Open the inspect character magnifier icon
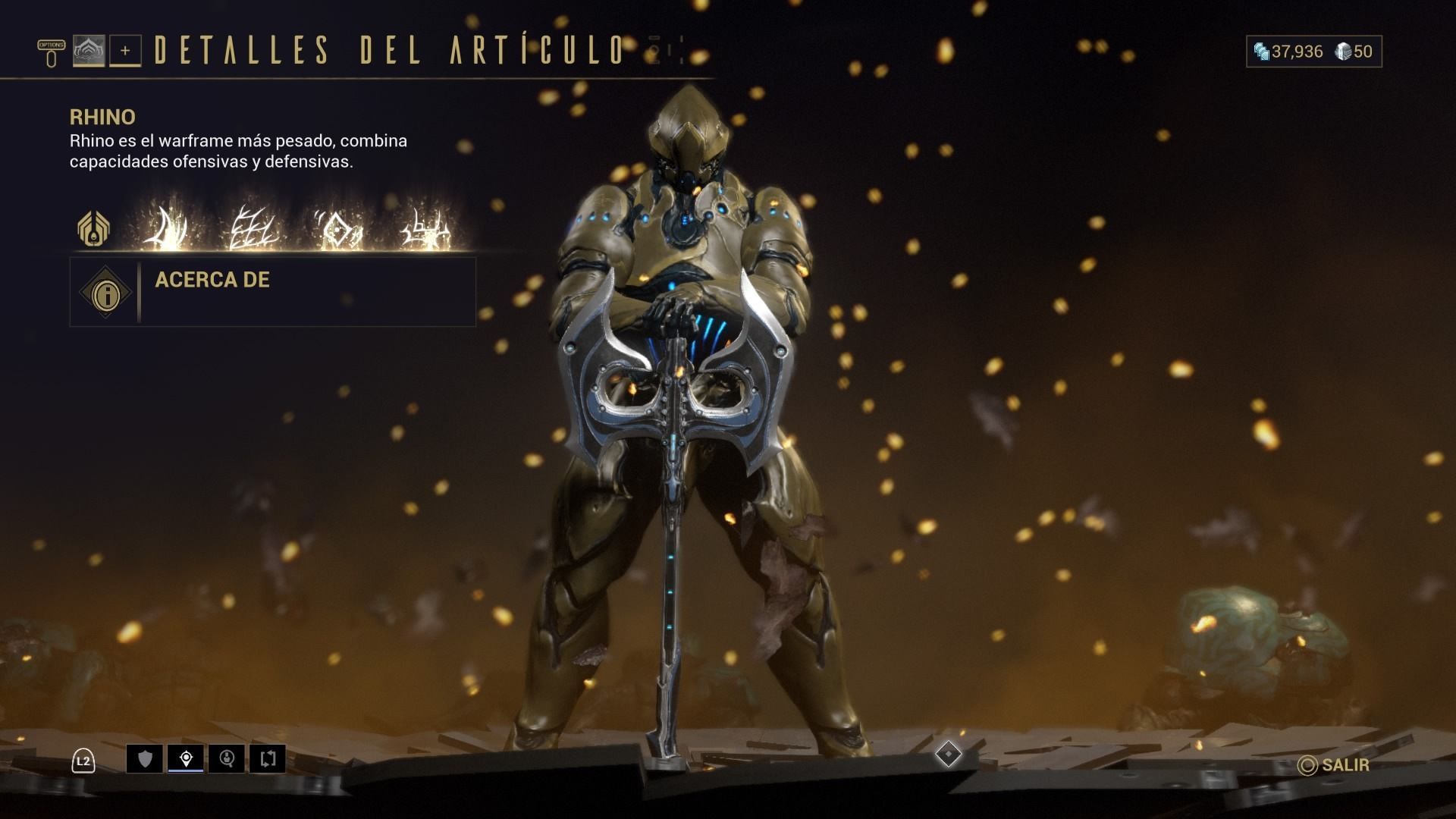This screenshot has height=819, width=1456. 228,758
